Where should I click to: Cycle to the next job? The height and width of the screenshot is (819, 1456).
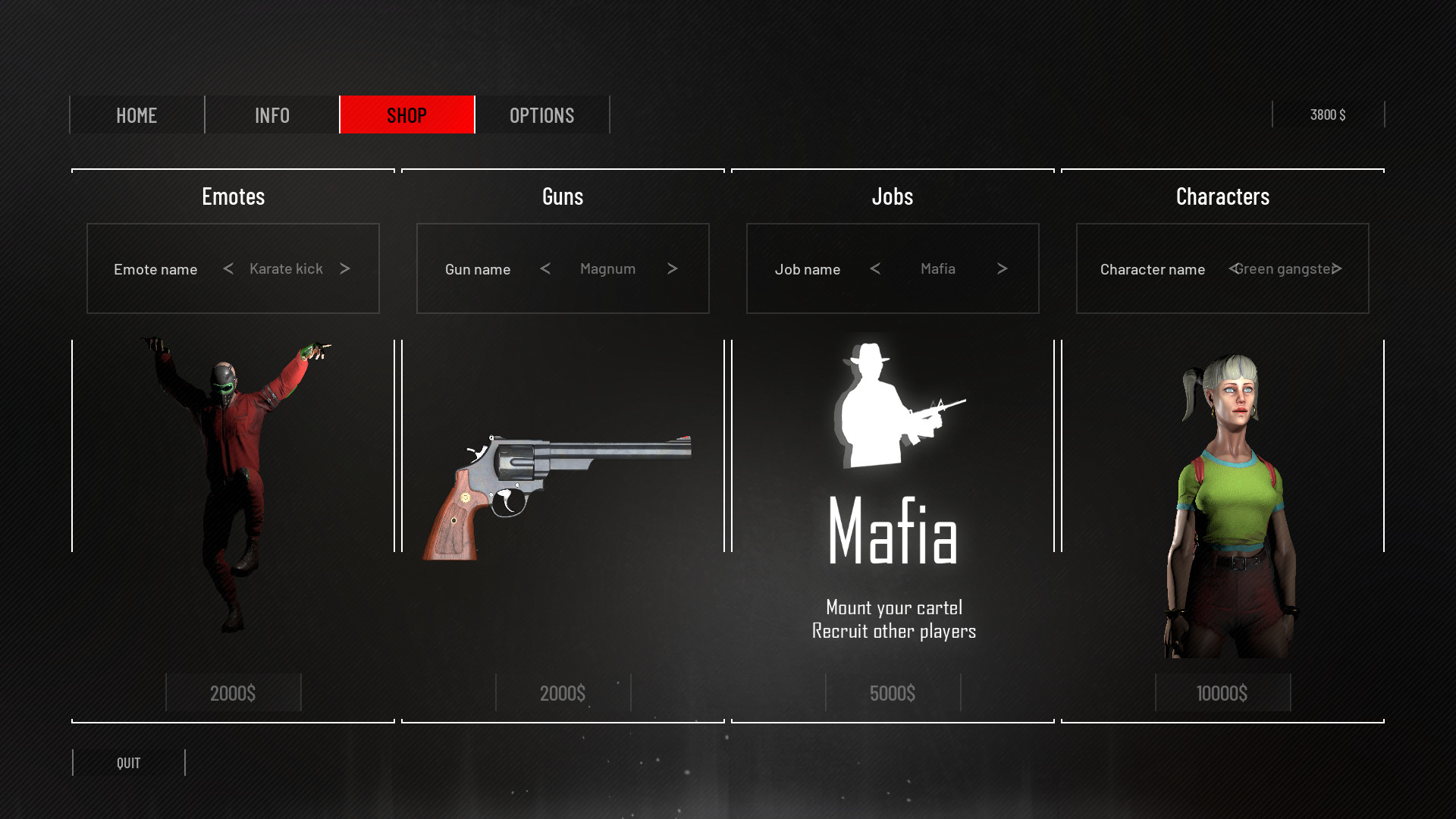click(1002, 268)
